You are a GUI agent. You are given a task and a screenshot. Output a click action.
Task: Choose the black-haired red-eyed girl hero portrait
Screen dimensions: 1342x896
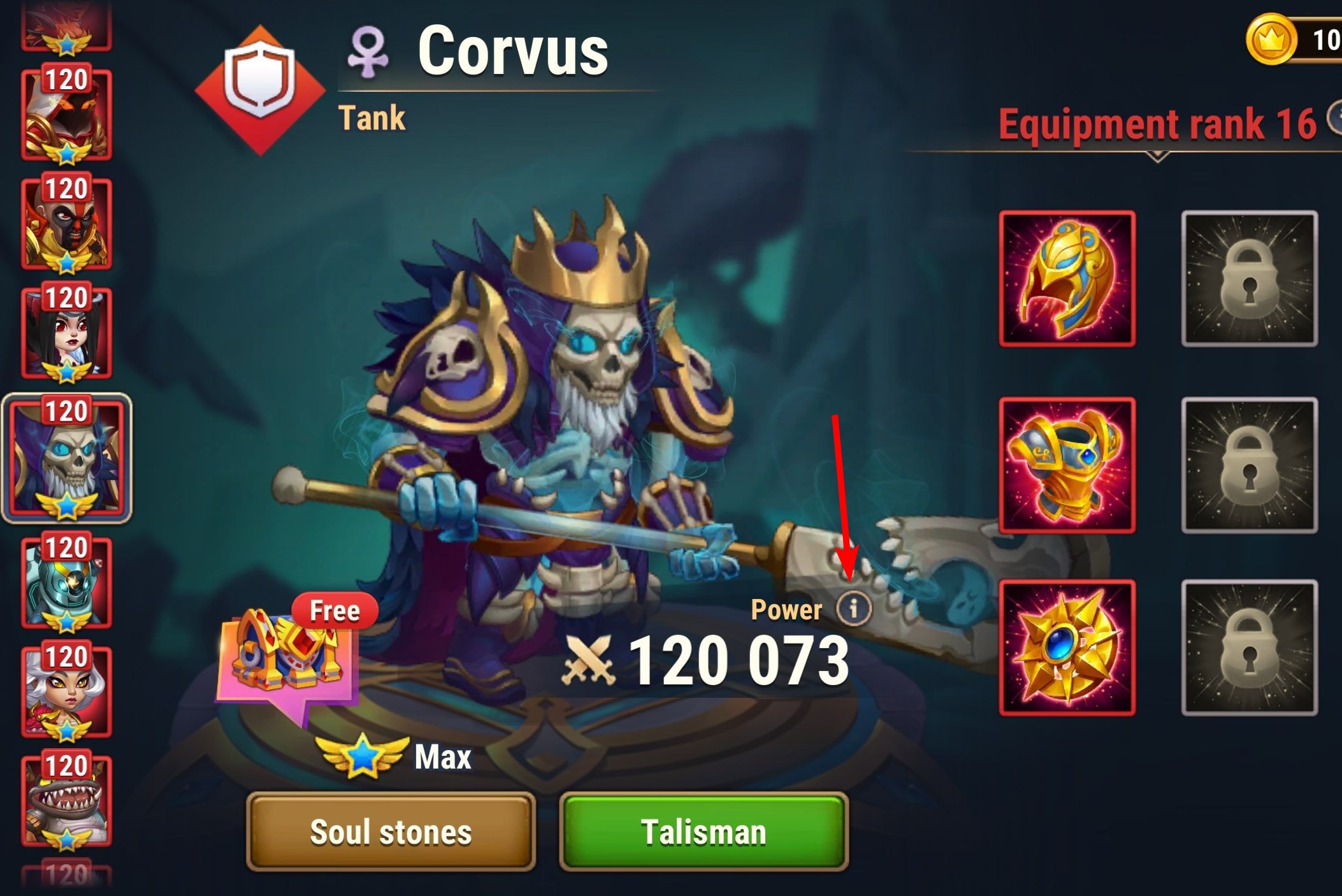click(67, 333)
